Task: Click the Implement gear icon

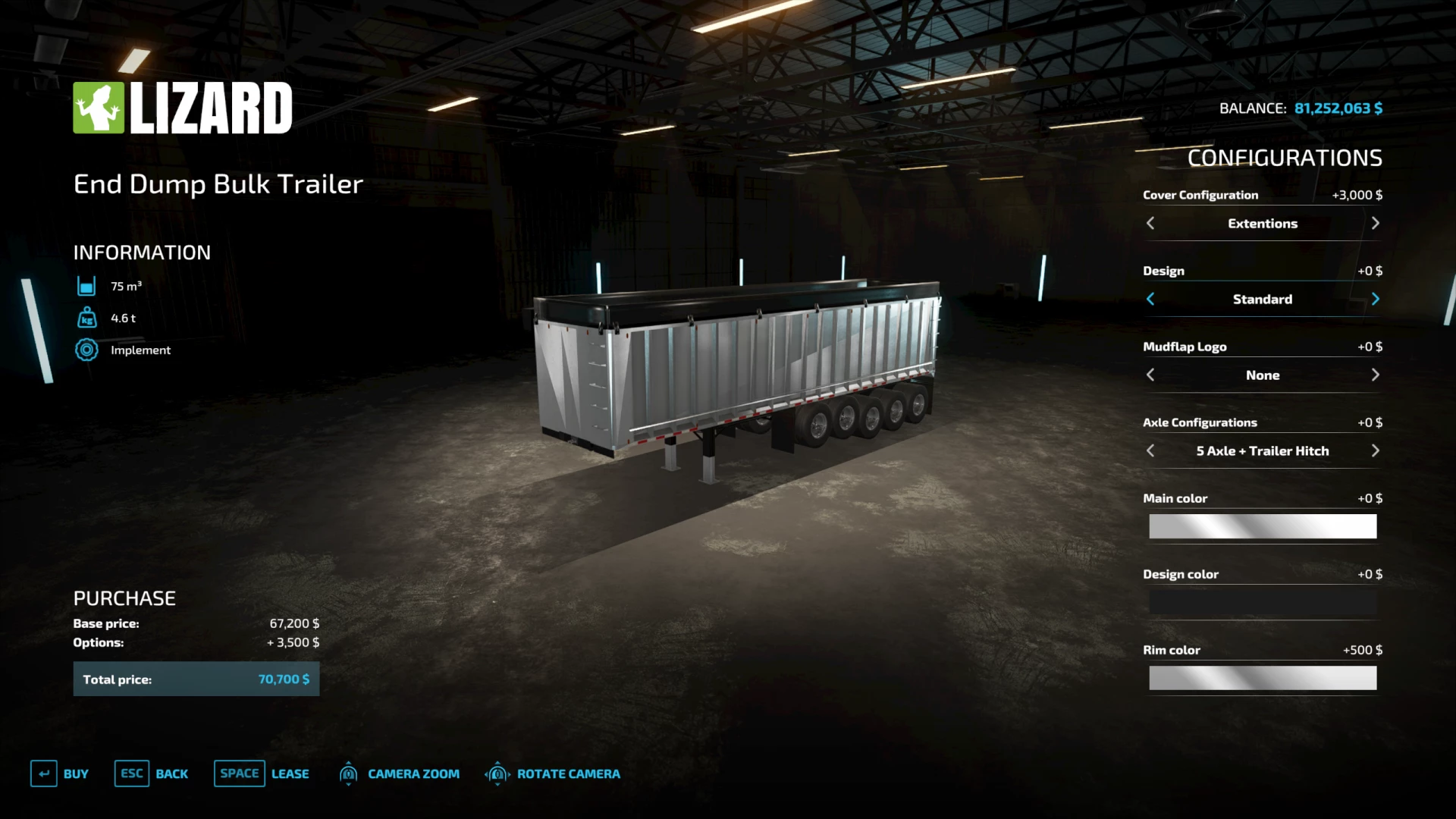Action: click(86, 350)
